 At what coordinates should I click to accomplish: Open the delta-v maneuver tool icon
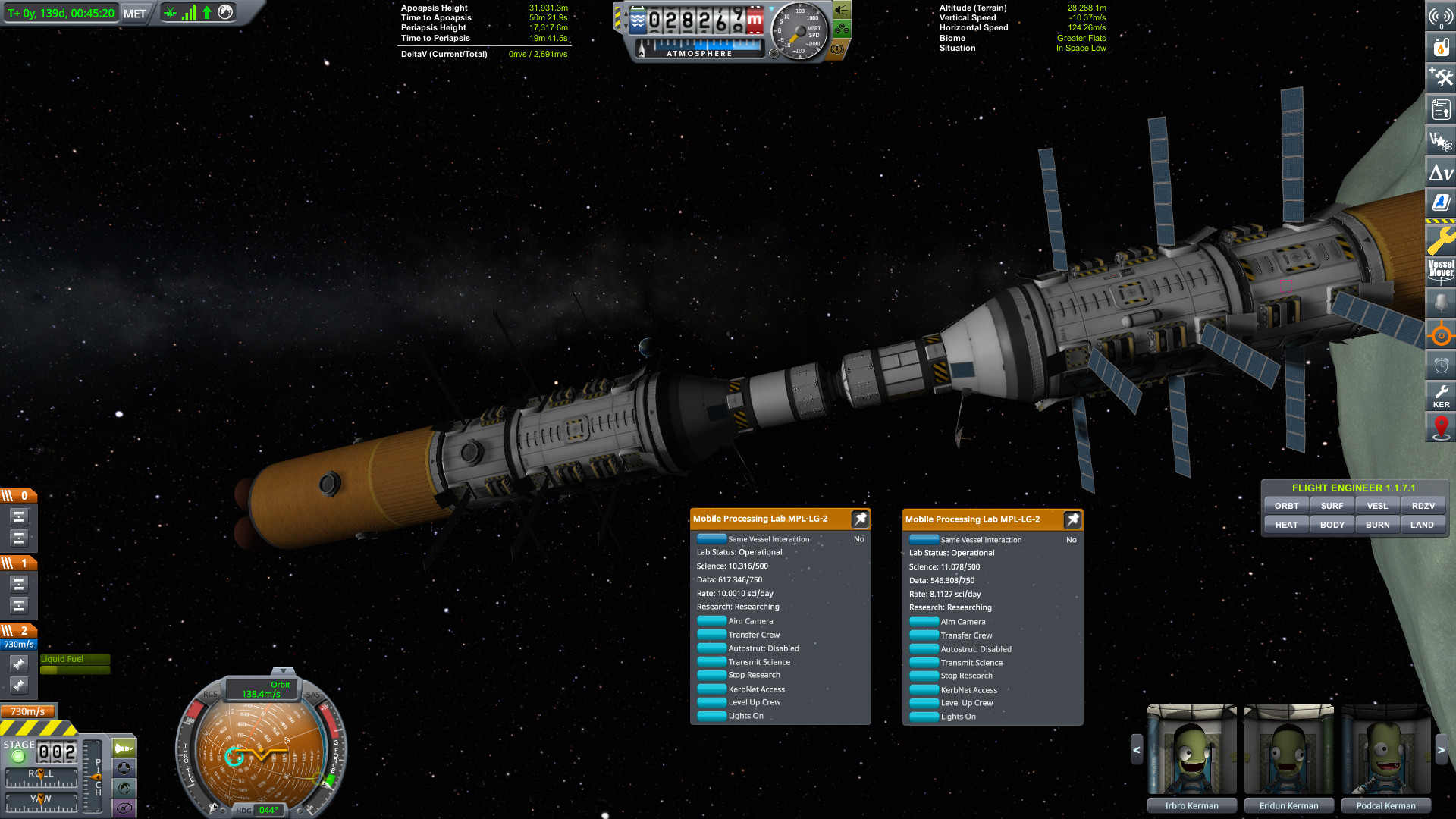point(1441,173)
